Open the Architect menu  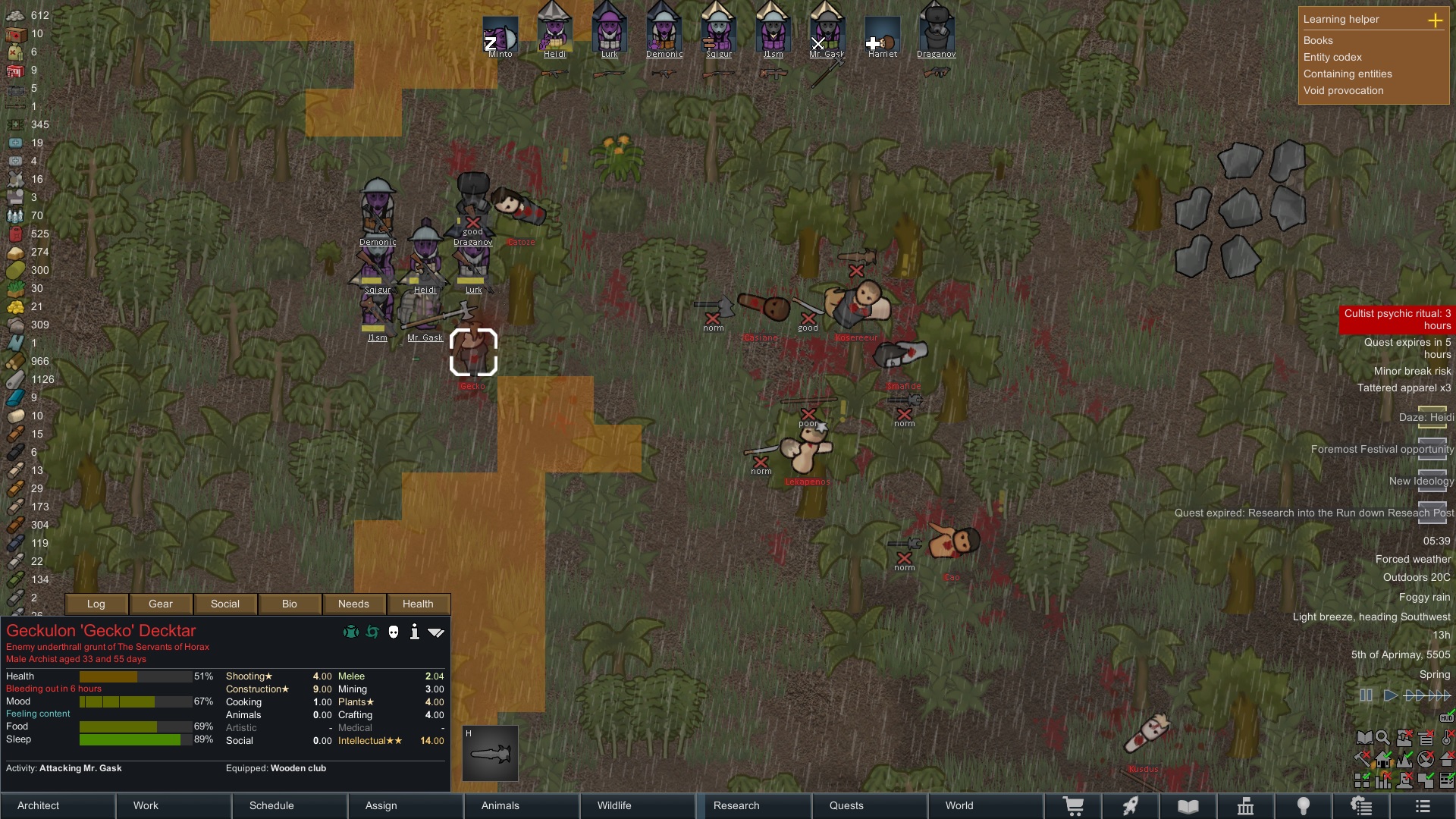pyautogui.click(x=38, y=805)
